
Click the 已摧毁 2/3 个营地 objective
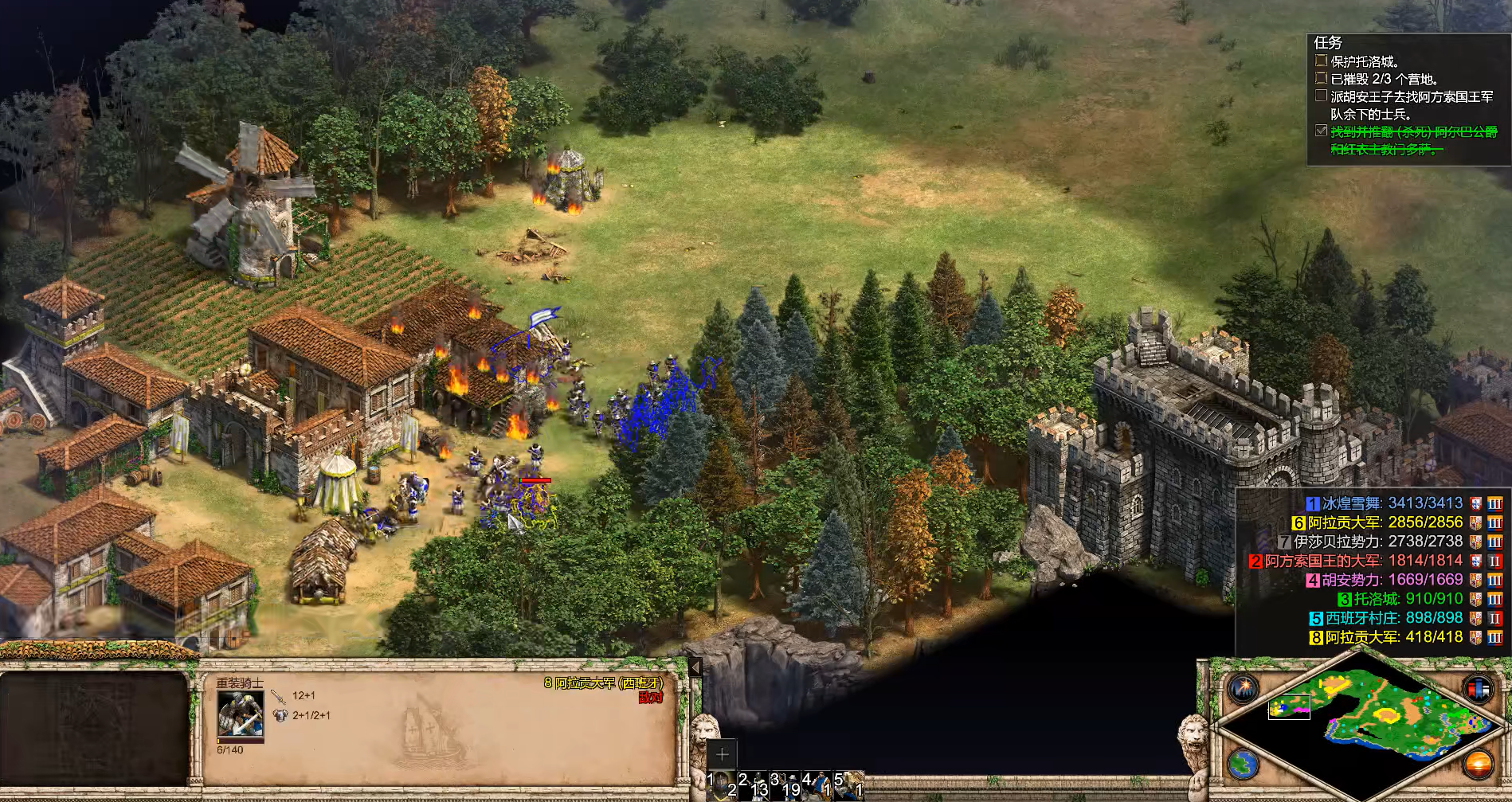(x=1385, y=79)
